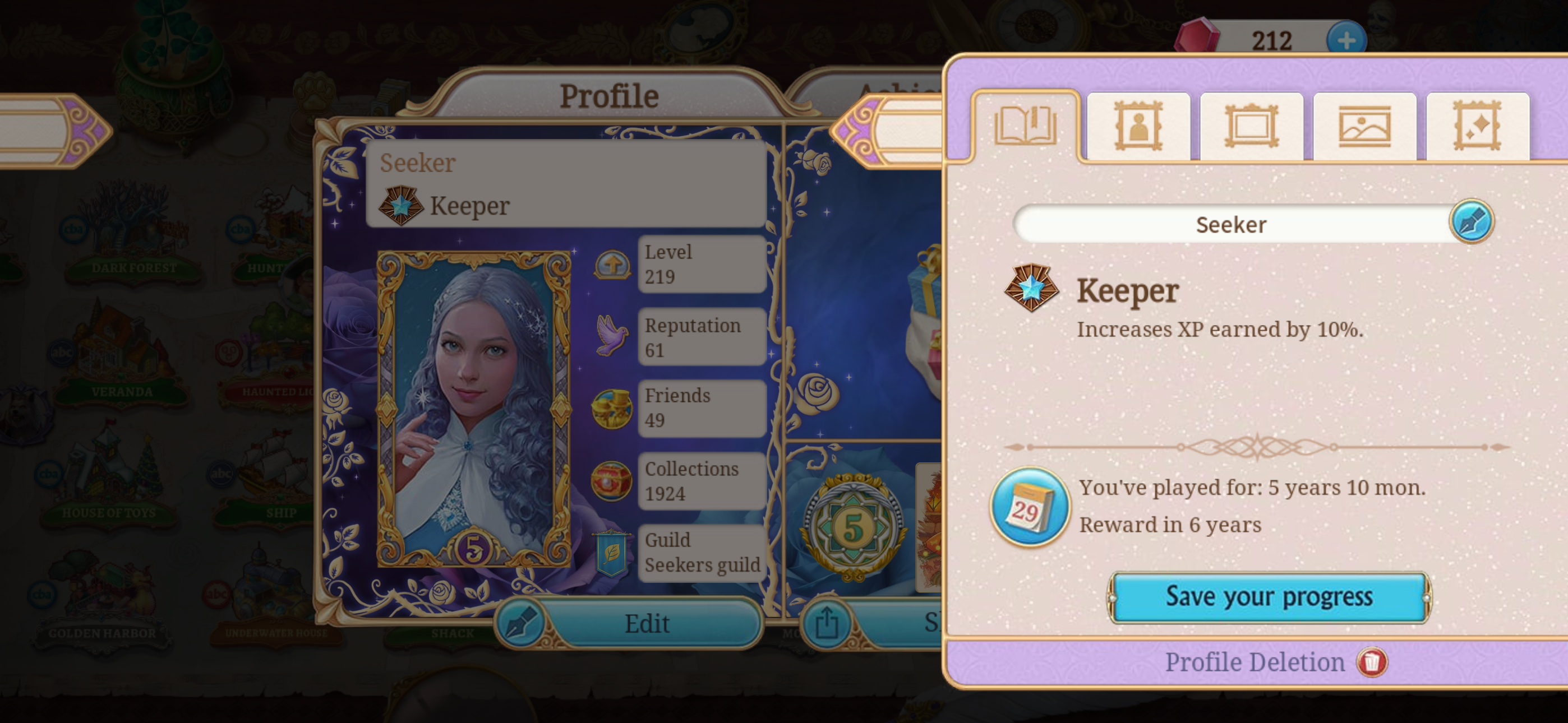Click the Collections 1924 stat row
Screen dimensions: 1568x723
[701, 481]
